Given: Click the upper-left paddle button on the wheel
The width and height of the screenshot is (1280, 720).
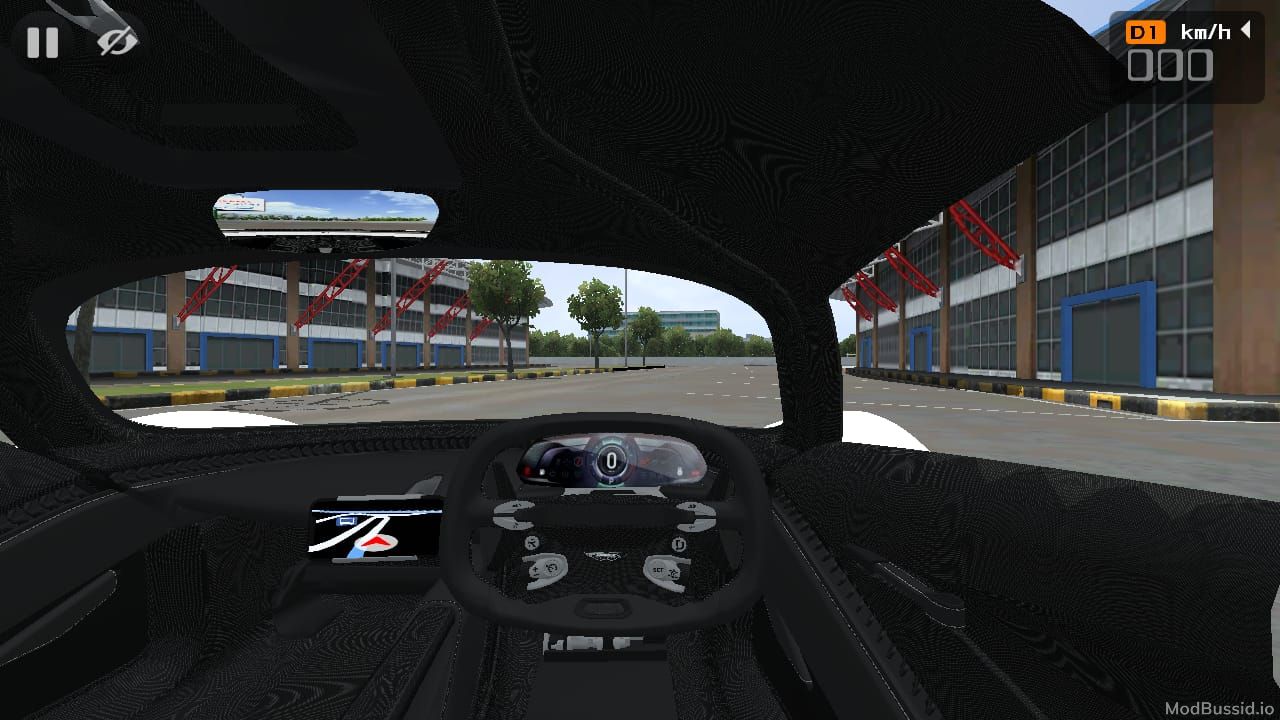Looking at the screenshot, I should (x=515, y=505).
